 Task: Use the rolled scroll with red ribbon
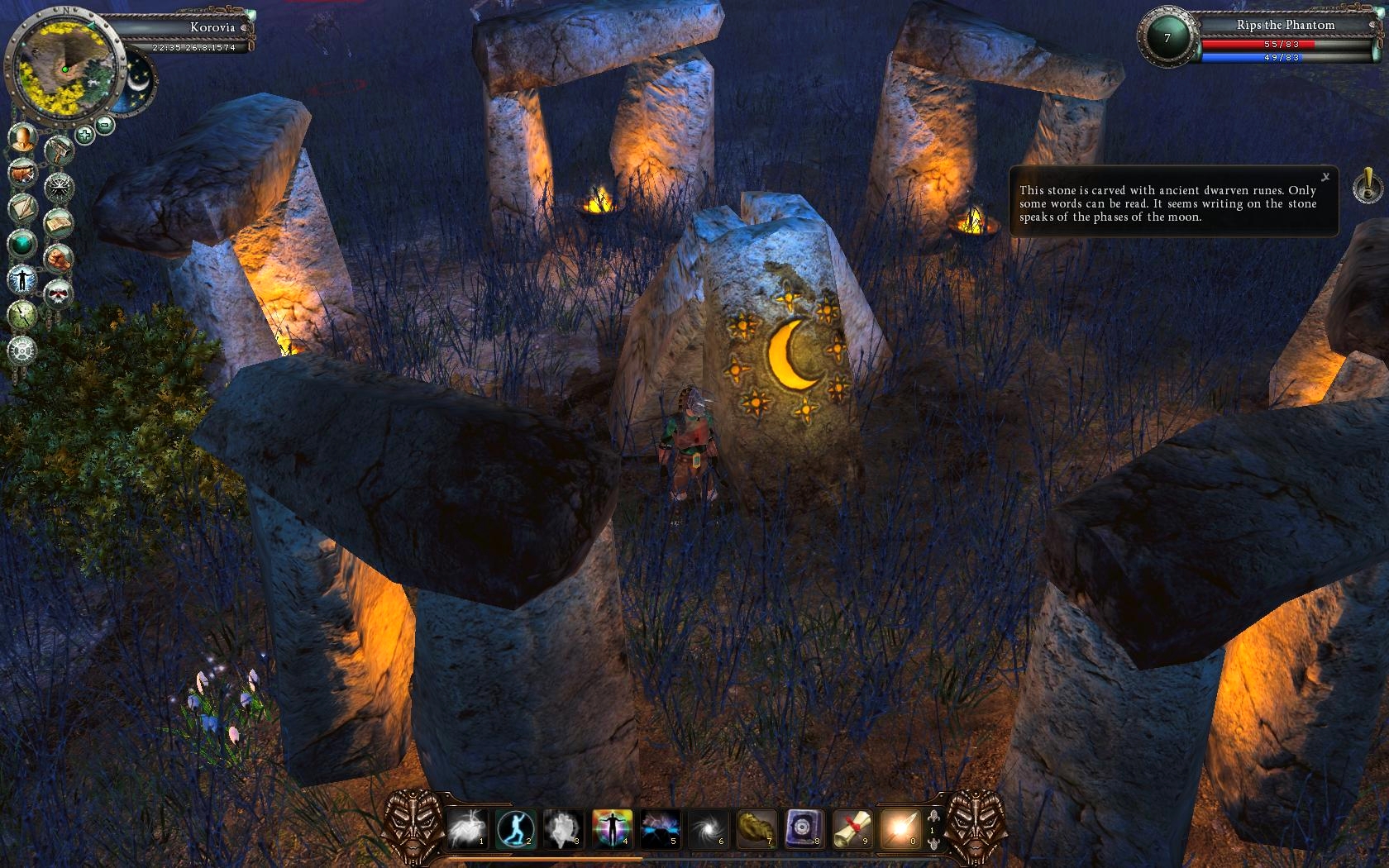click(x=852, y=827)
